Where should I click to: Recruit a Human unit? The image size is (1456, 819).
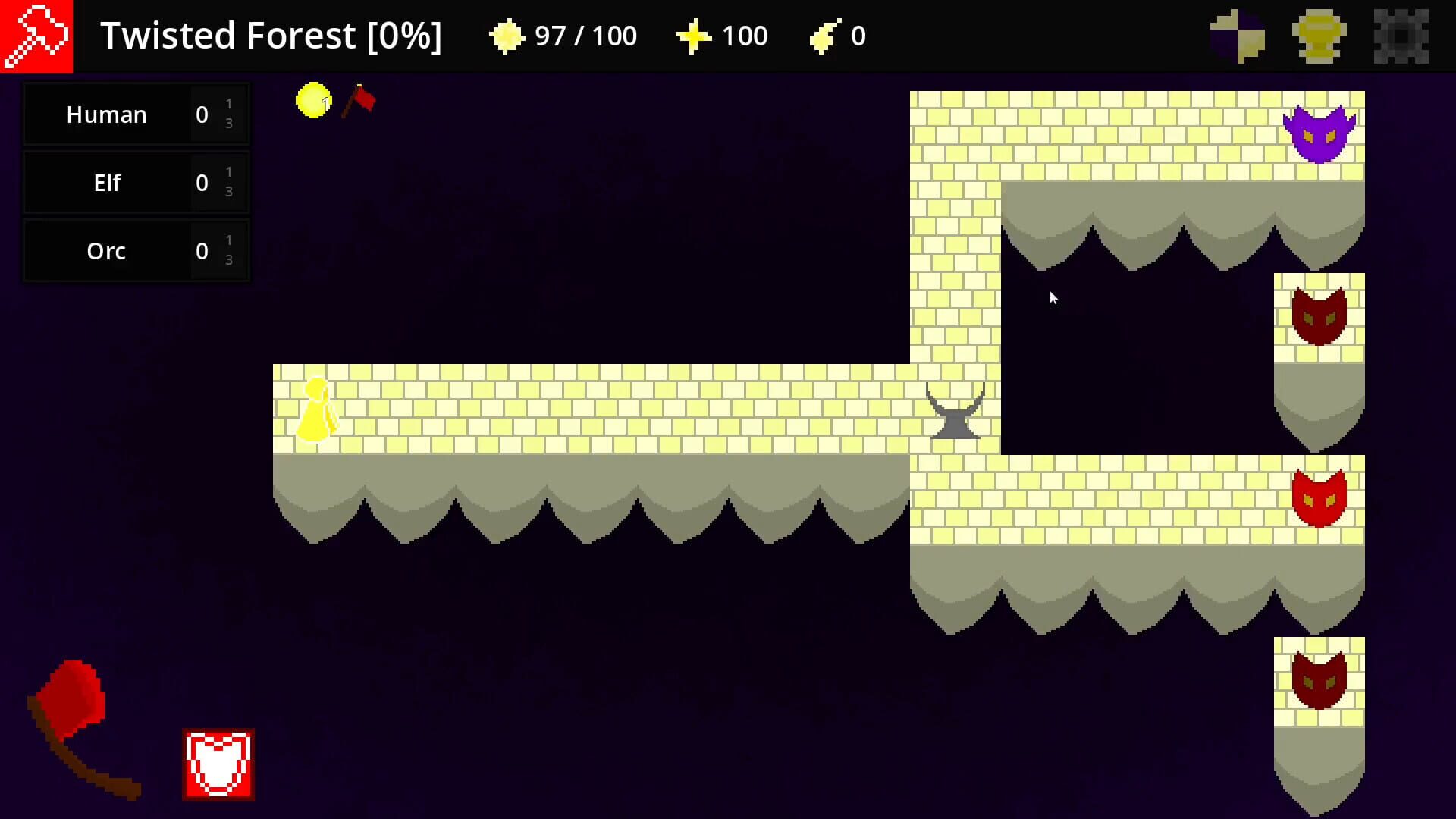106,115
